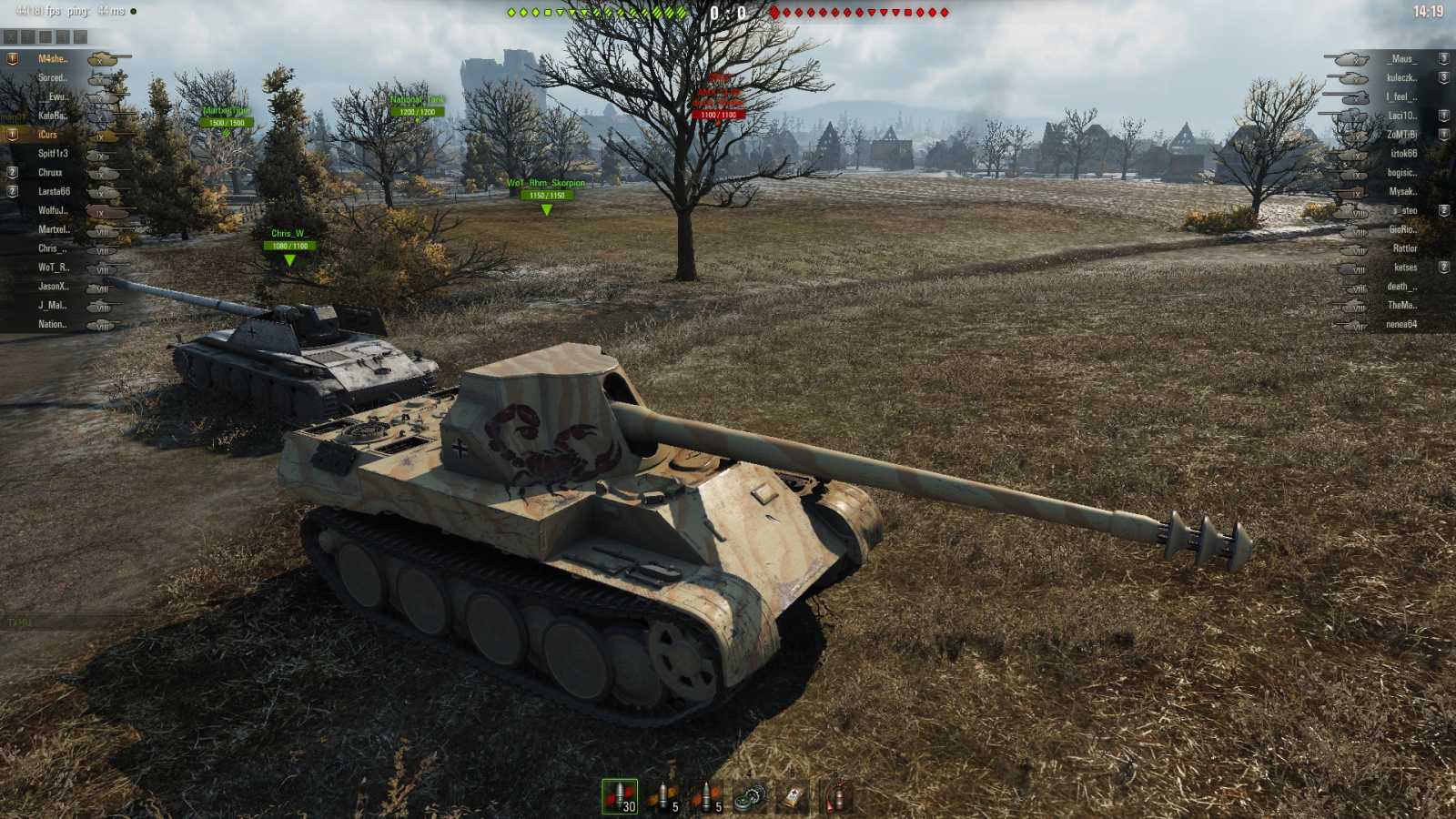The width and height of the screenshot is (1456, 819).
Task: Click nenea64 in the enemy roster
Action: coord(1401,324)
